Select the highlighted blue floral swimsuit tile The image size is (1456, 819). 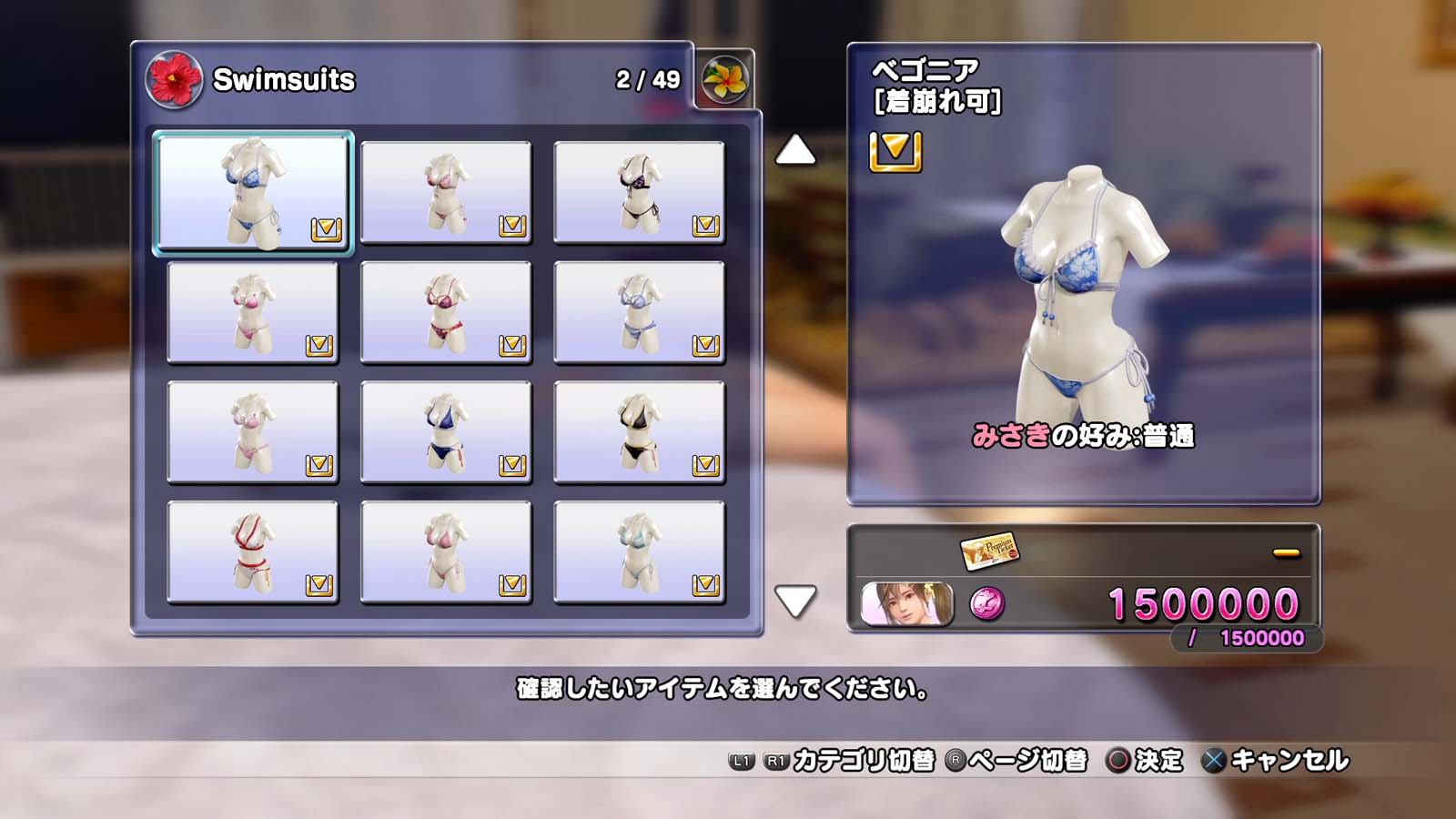[253, 191]
